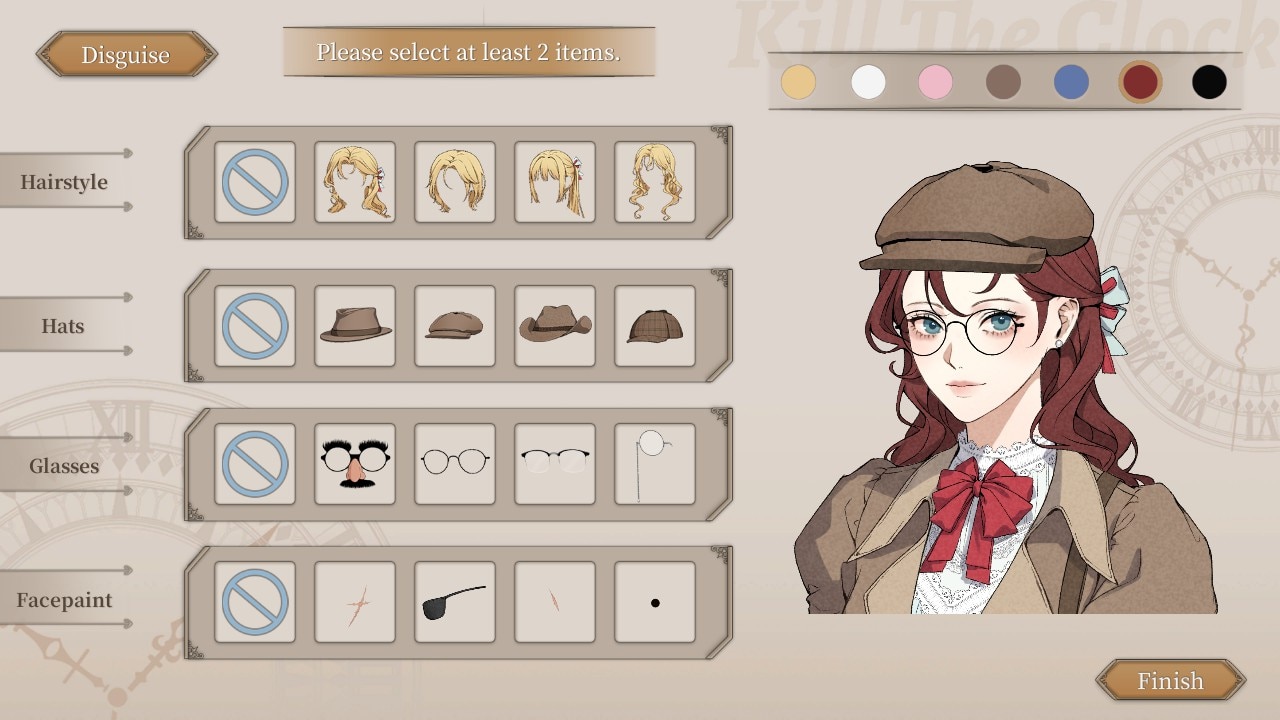
Task: Select the blue hair color swatch
Action: [x=1071, y=82]
